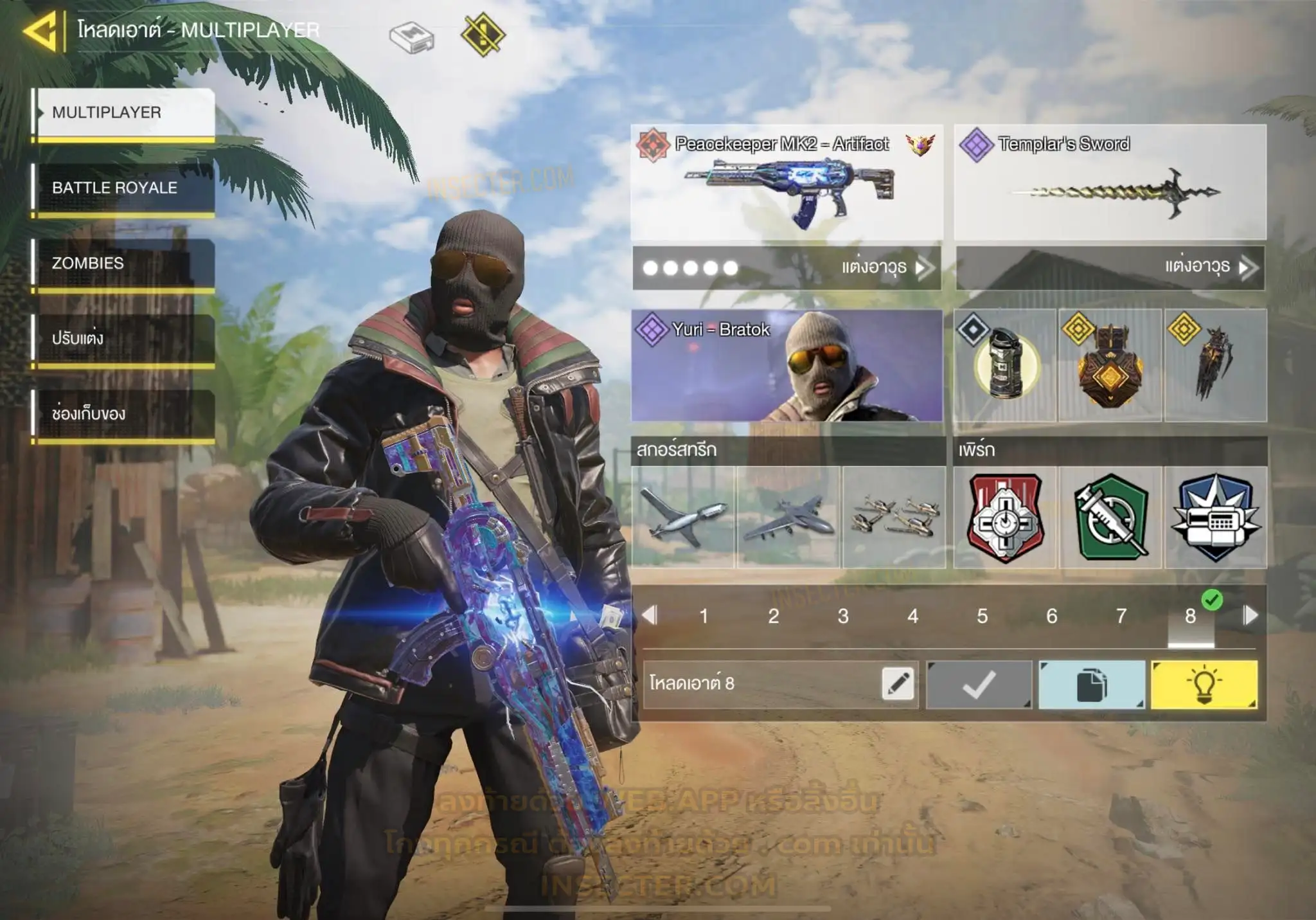
Task: Select the red shield perk slot
Action: click(1005, 518)
